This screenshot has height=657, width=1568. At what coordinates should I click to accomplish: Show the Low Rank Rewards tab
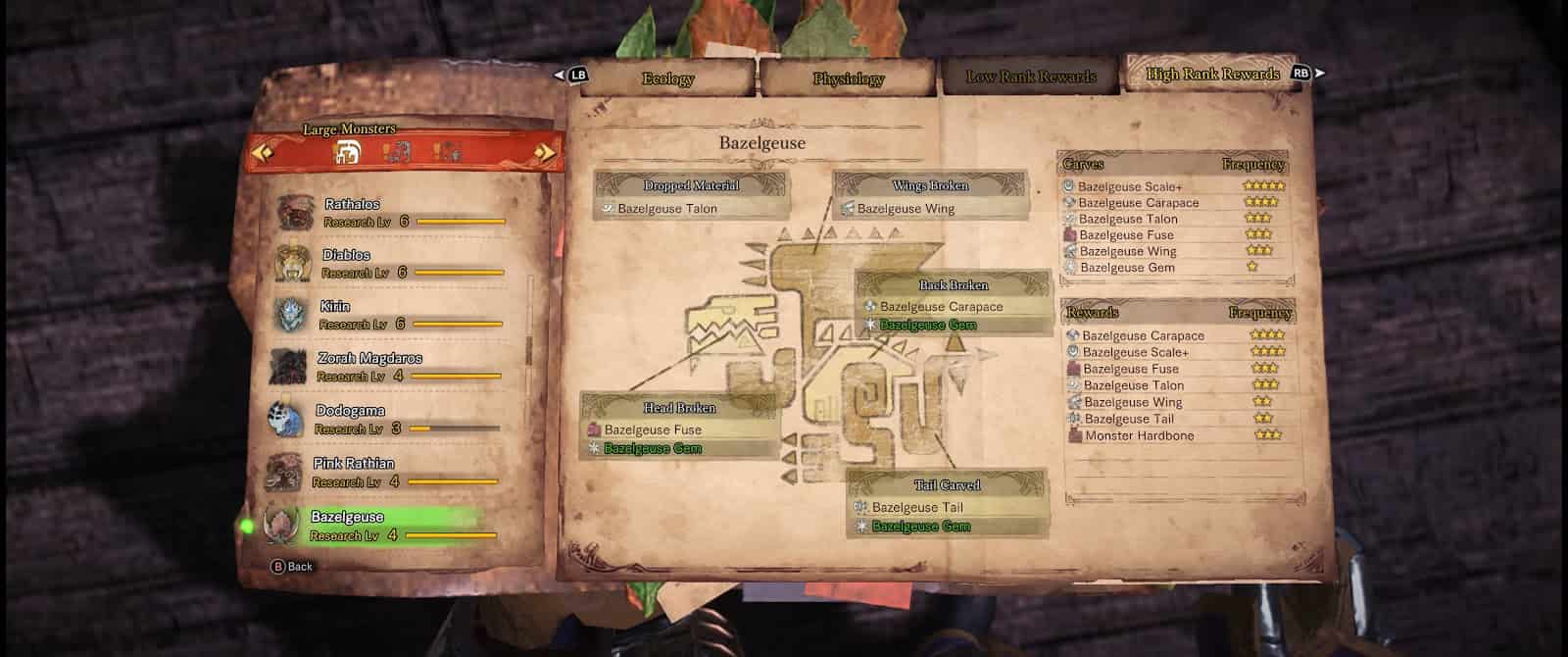(x=1031, y=76)
